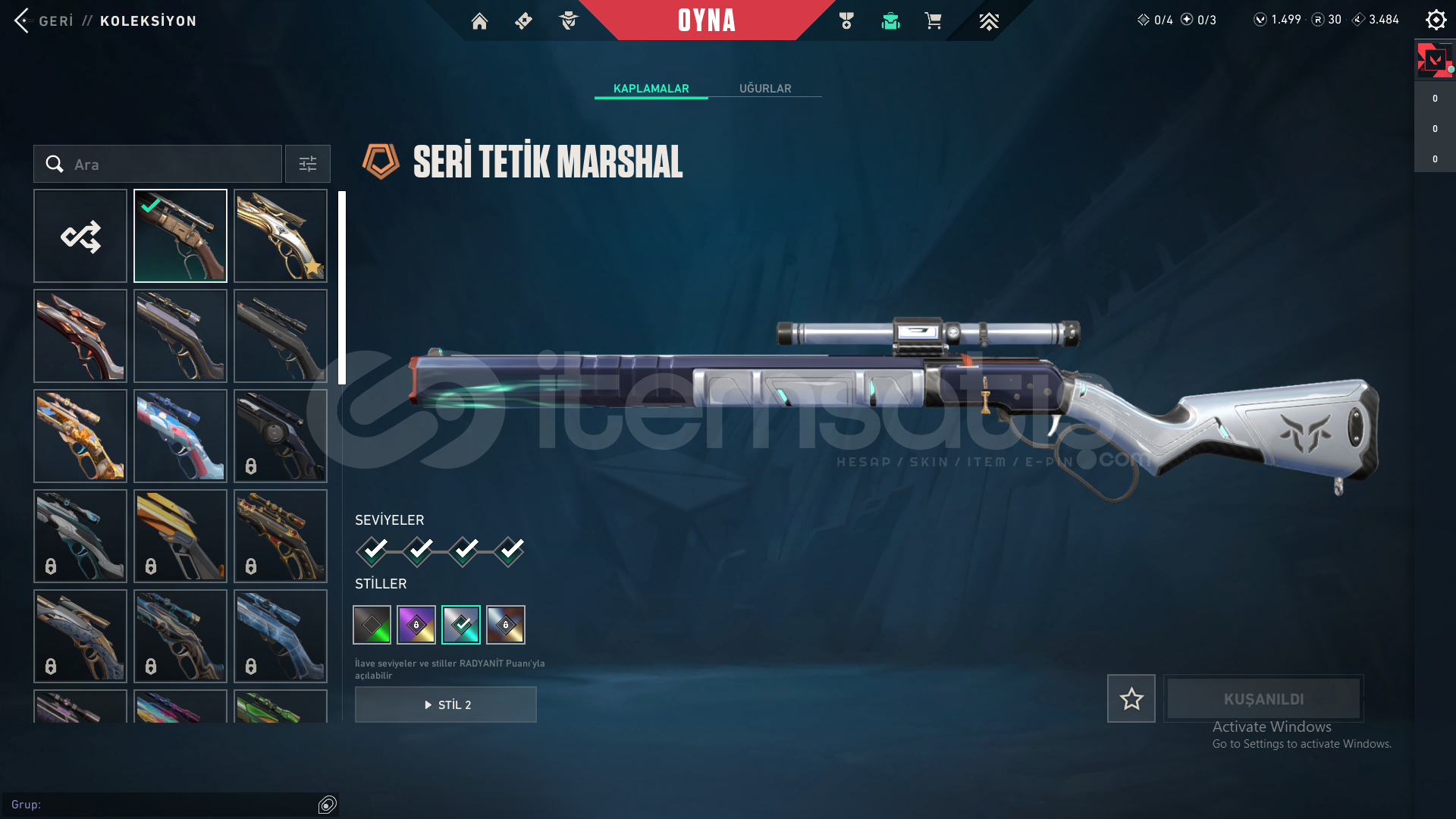The image size is (1456, 819).
Task: Open the skin filter options button
Action: (308, 164)
